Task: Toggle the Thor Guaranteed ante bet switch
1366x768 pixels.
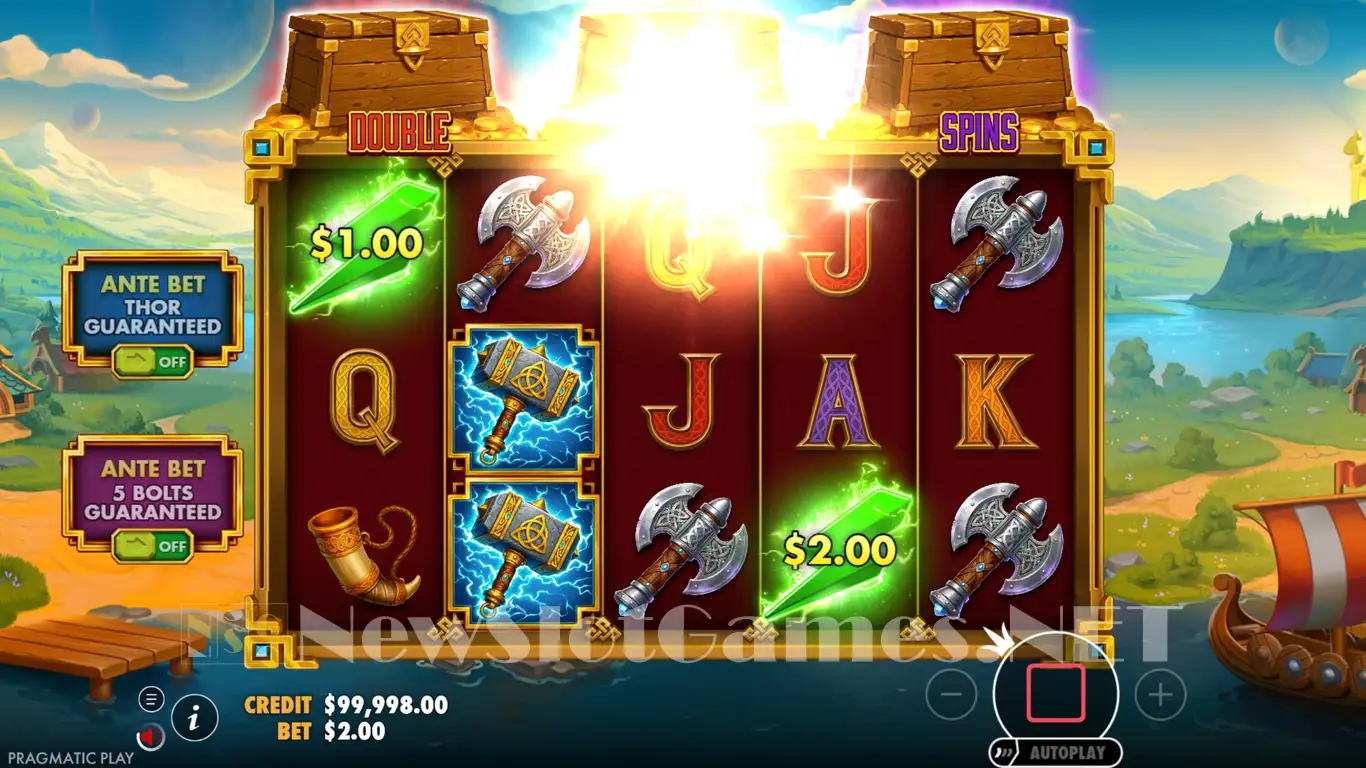Action: [x=153, y=361]
